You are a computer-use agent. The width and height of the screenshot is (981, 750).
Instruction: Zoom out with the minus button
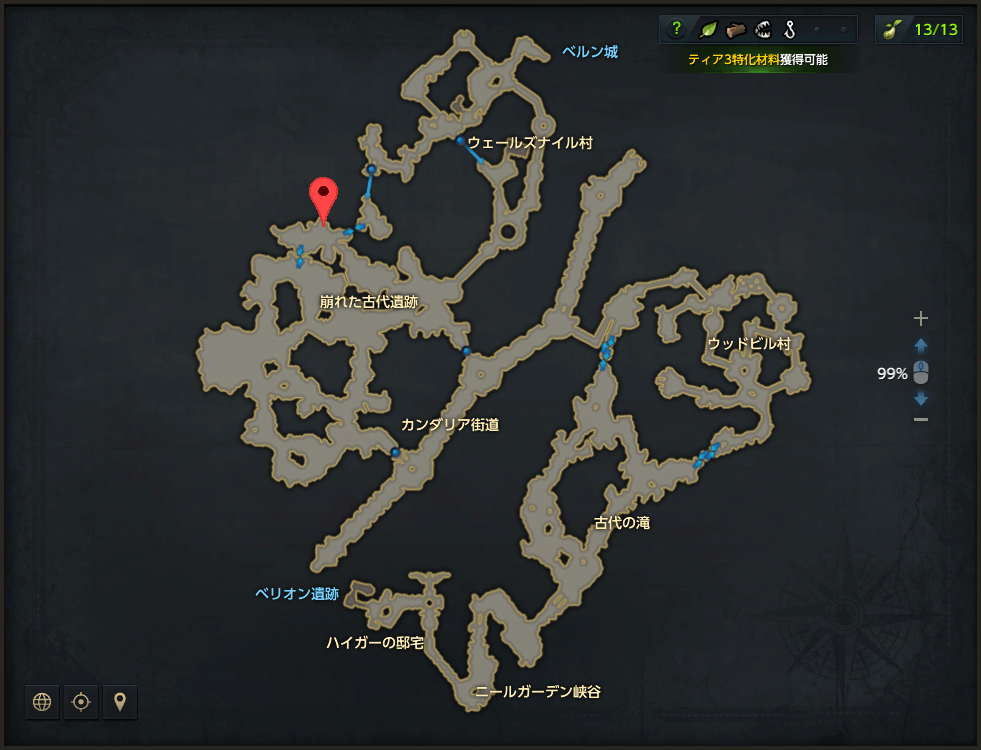click(x=921, y=419)
